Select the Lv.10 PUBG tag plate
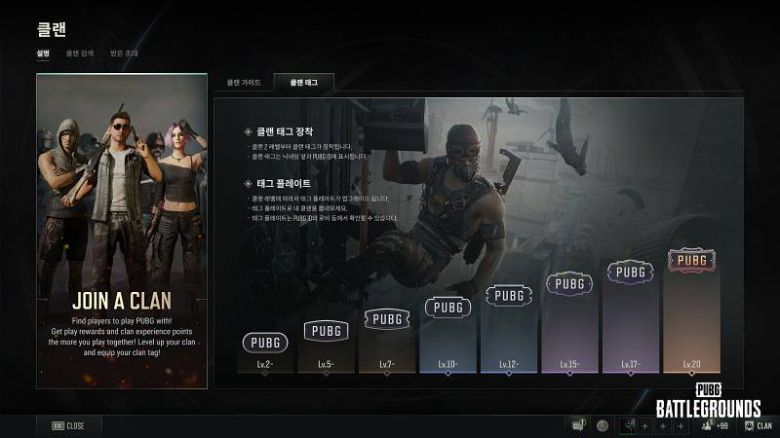 coord(448,307)
